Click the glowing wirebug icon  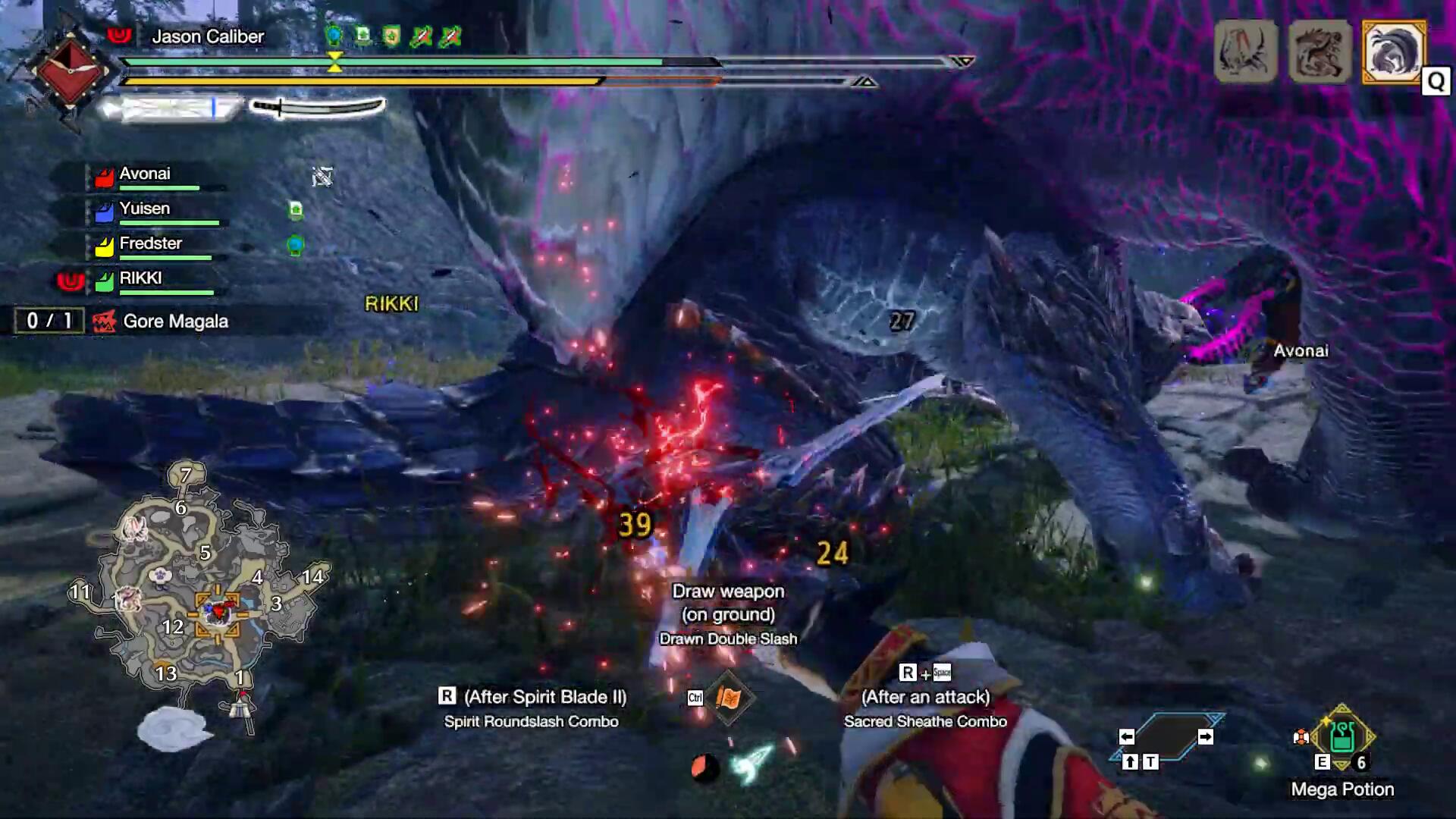(x=751, y=764)
